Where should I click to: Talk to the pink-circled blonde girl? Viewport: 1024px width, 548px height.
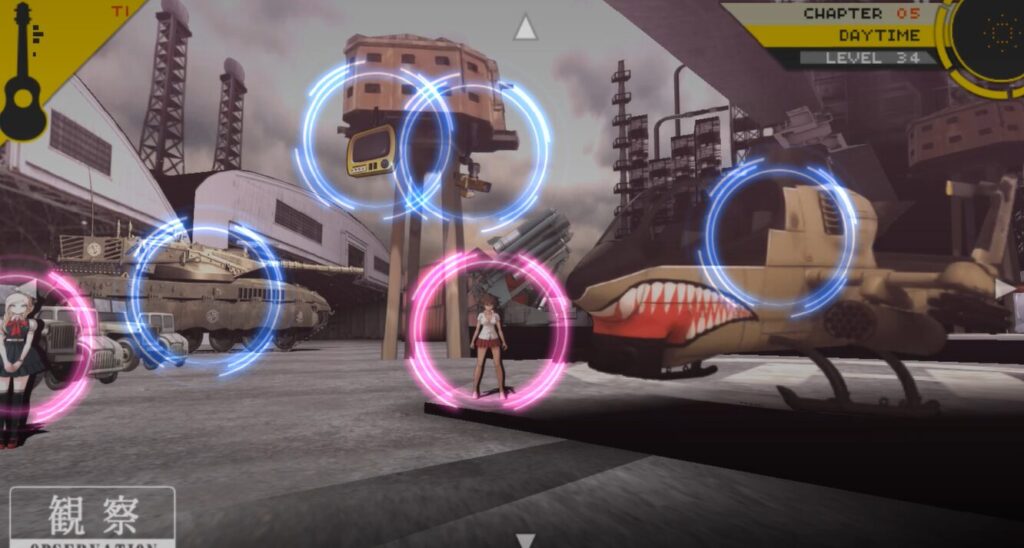point(22,345)
